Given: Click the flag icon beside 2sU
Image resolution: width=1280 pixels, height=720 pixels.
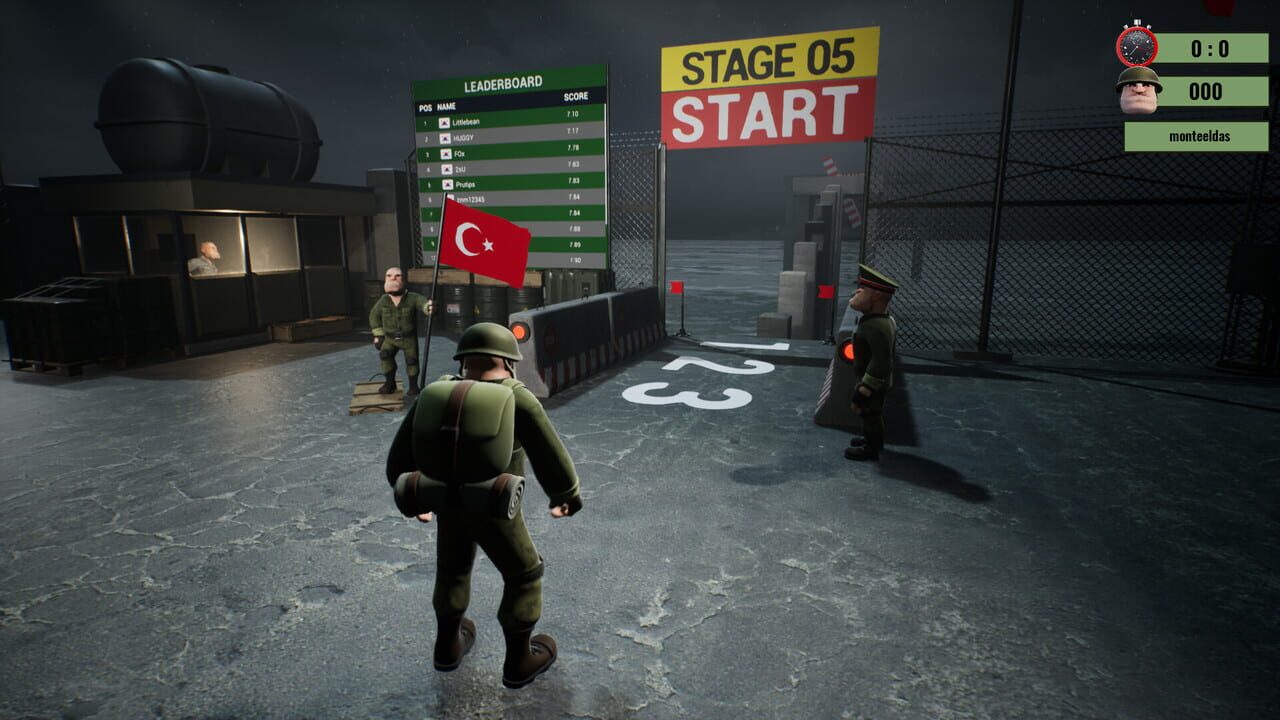Looking at the screenshot, I should click(447, 169).
